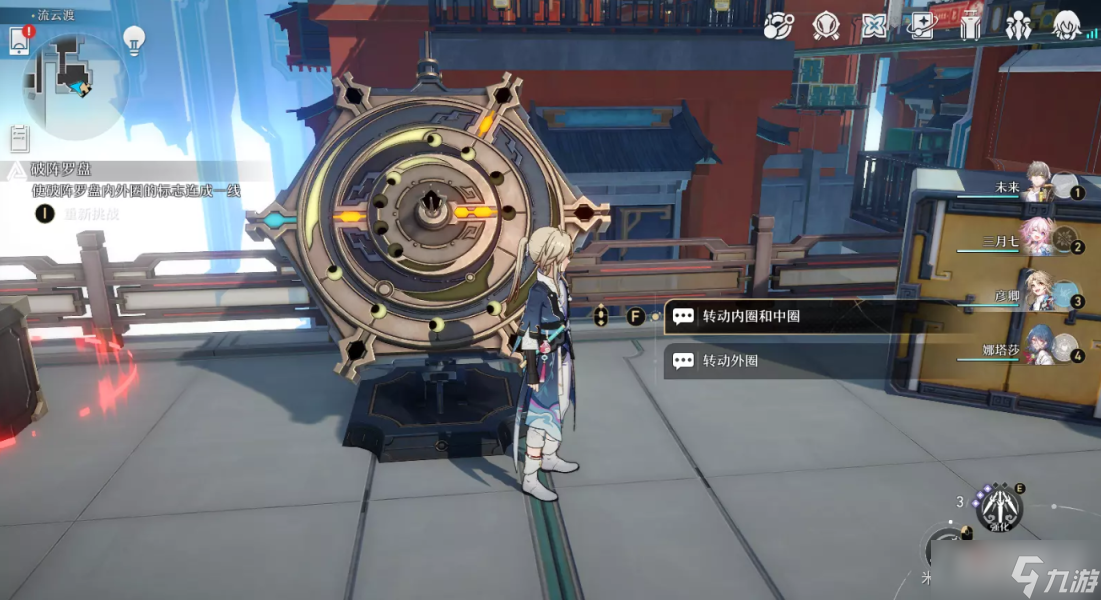
Task: Open the team setup icon
Action: tap(1019, 25)
